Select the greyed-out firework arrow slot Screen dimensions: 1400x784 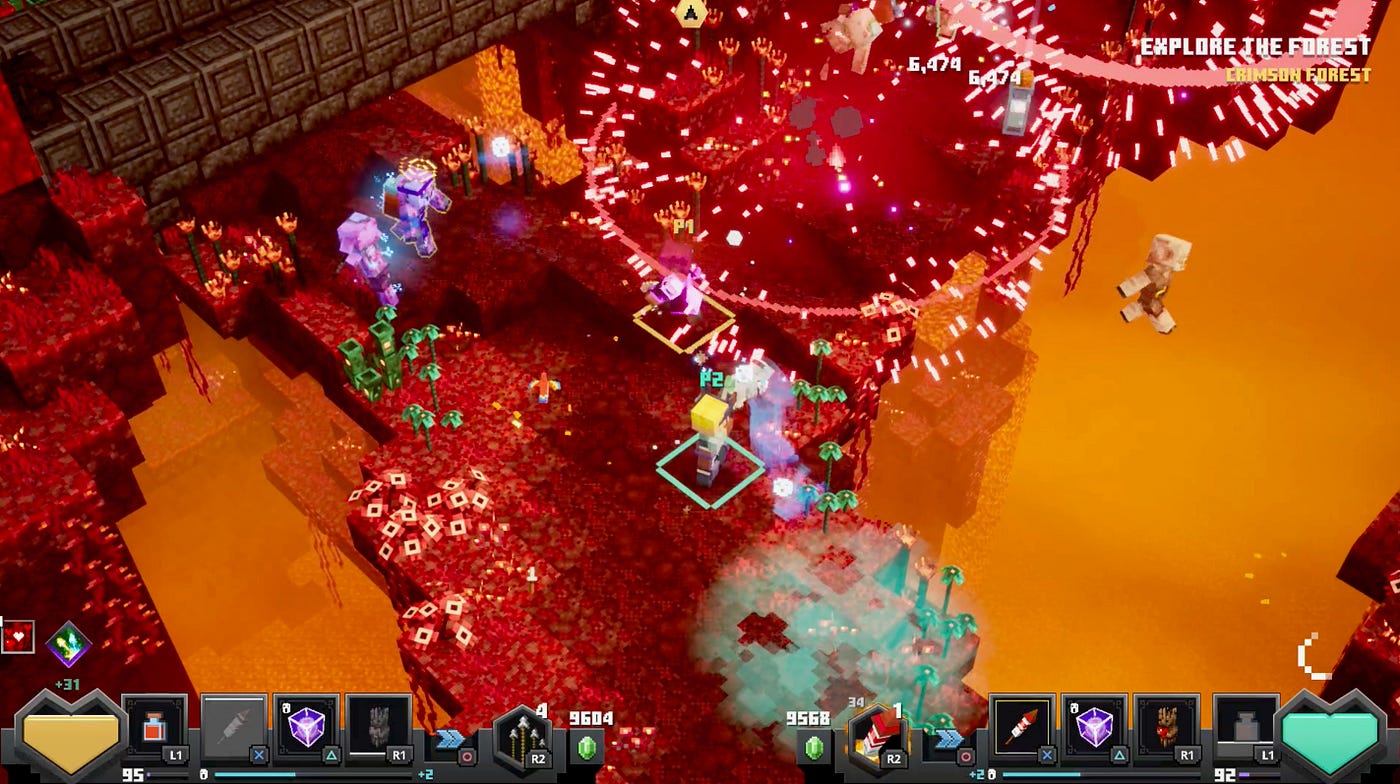pyautogui.click(x=233, y=729)
